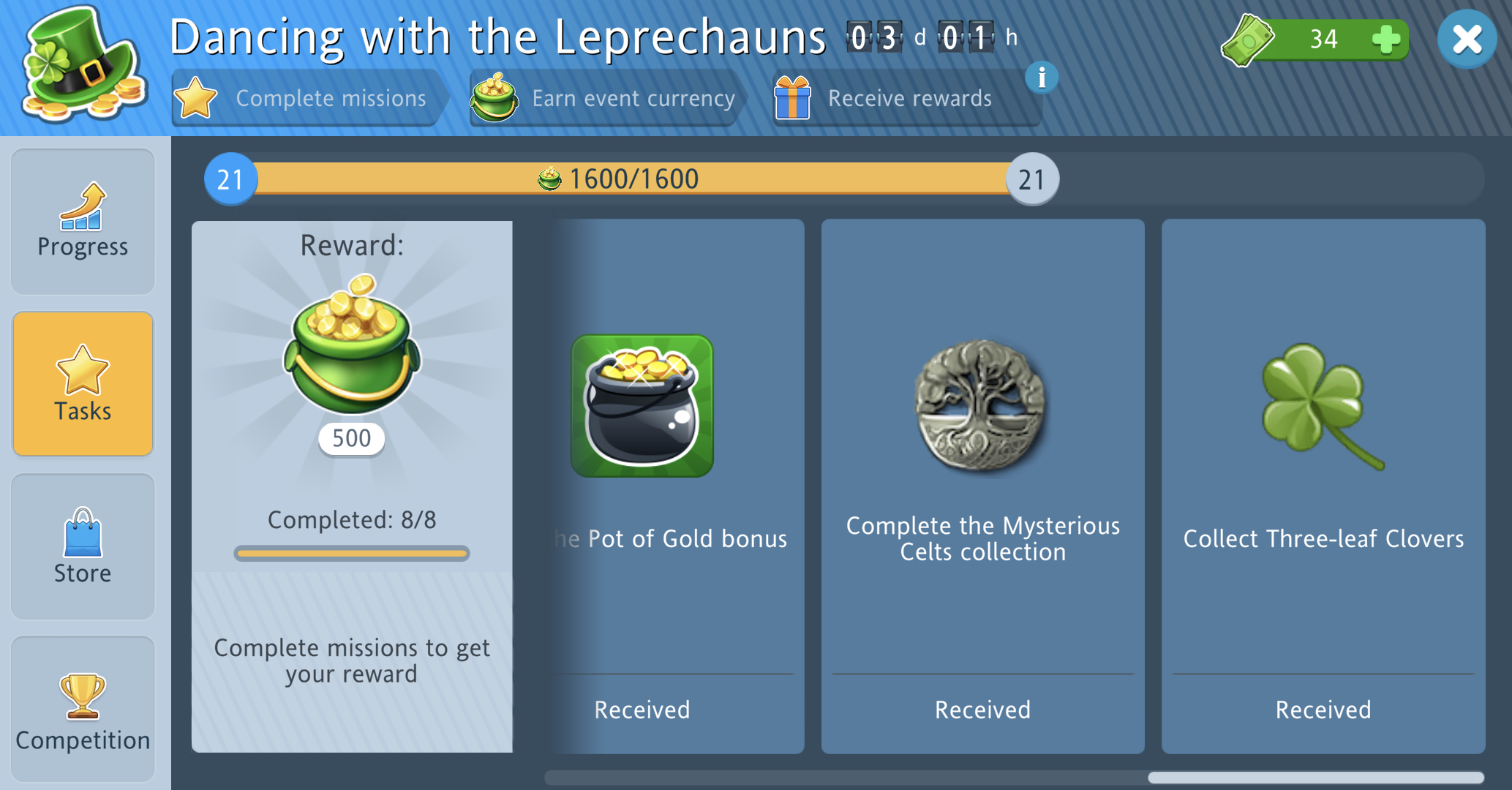Add more cash with the green plus

pyautogui.click(x=1385, y=39)
